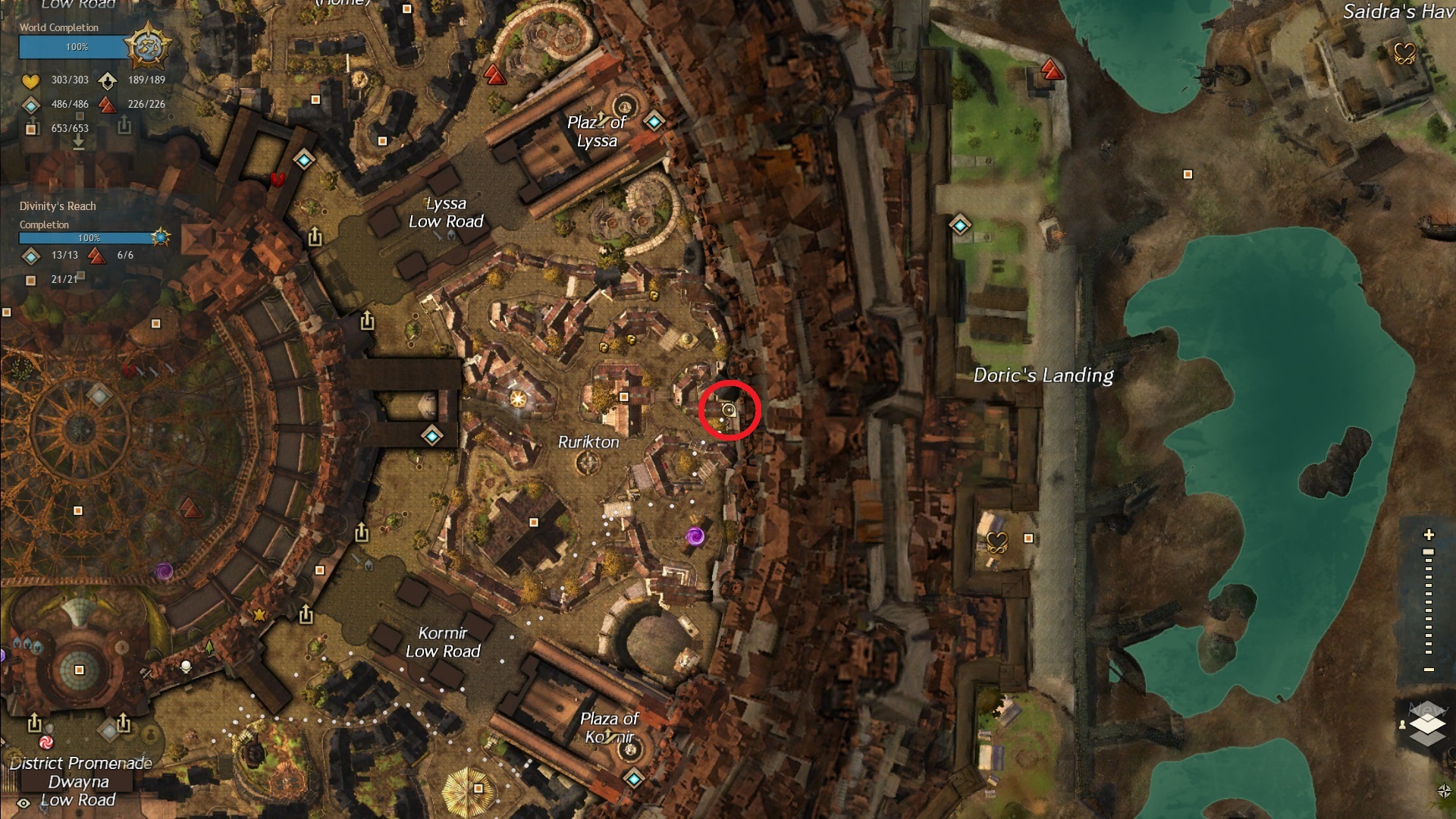Zoom out with the map minus button
Viewport: 1456px width, 819px height.
tap(1429, 670)
